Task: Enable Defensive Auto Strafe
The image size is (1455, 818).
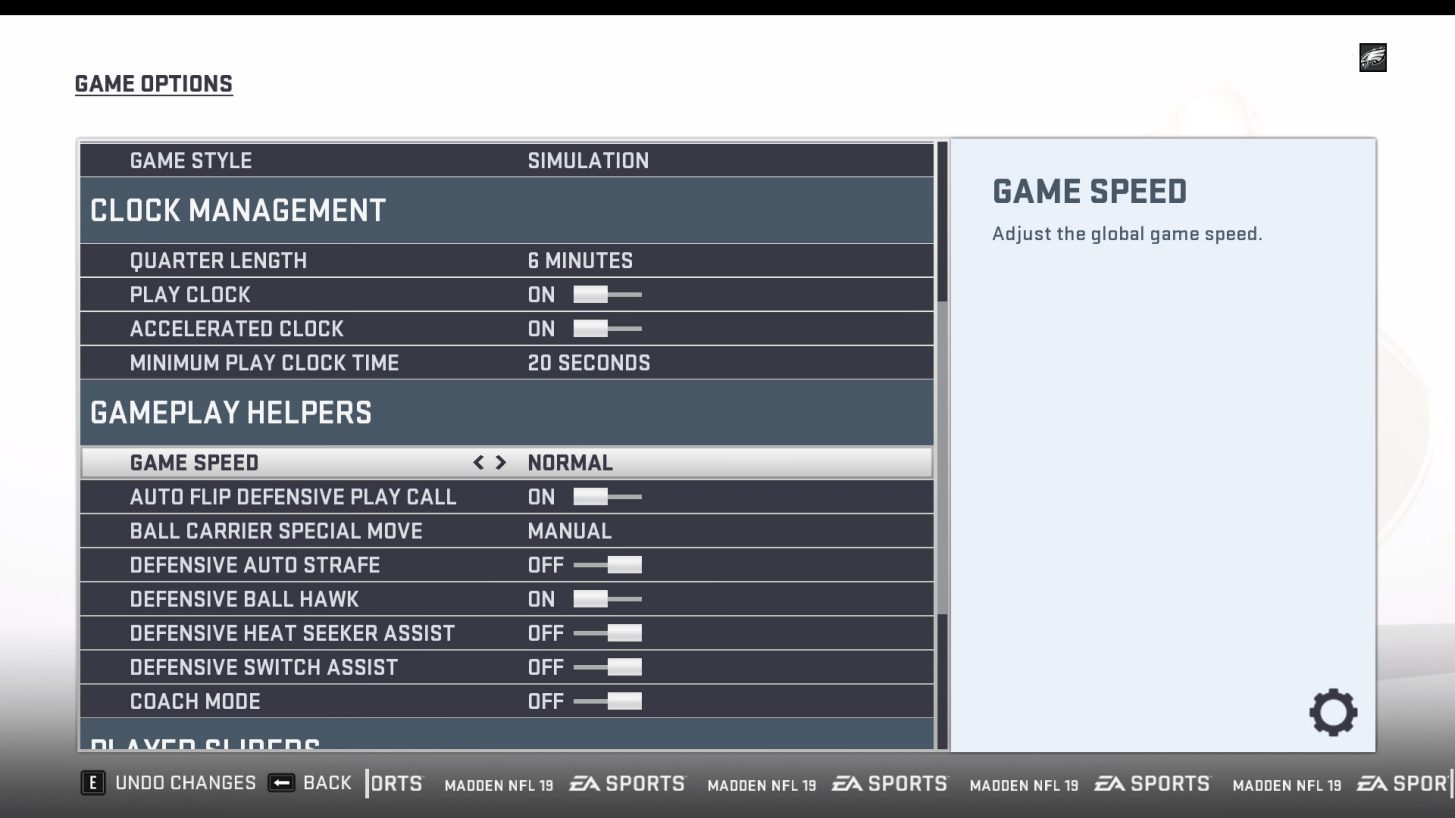Action: coord(610,564)
